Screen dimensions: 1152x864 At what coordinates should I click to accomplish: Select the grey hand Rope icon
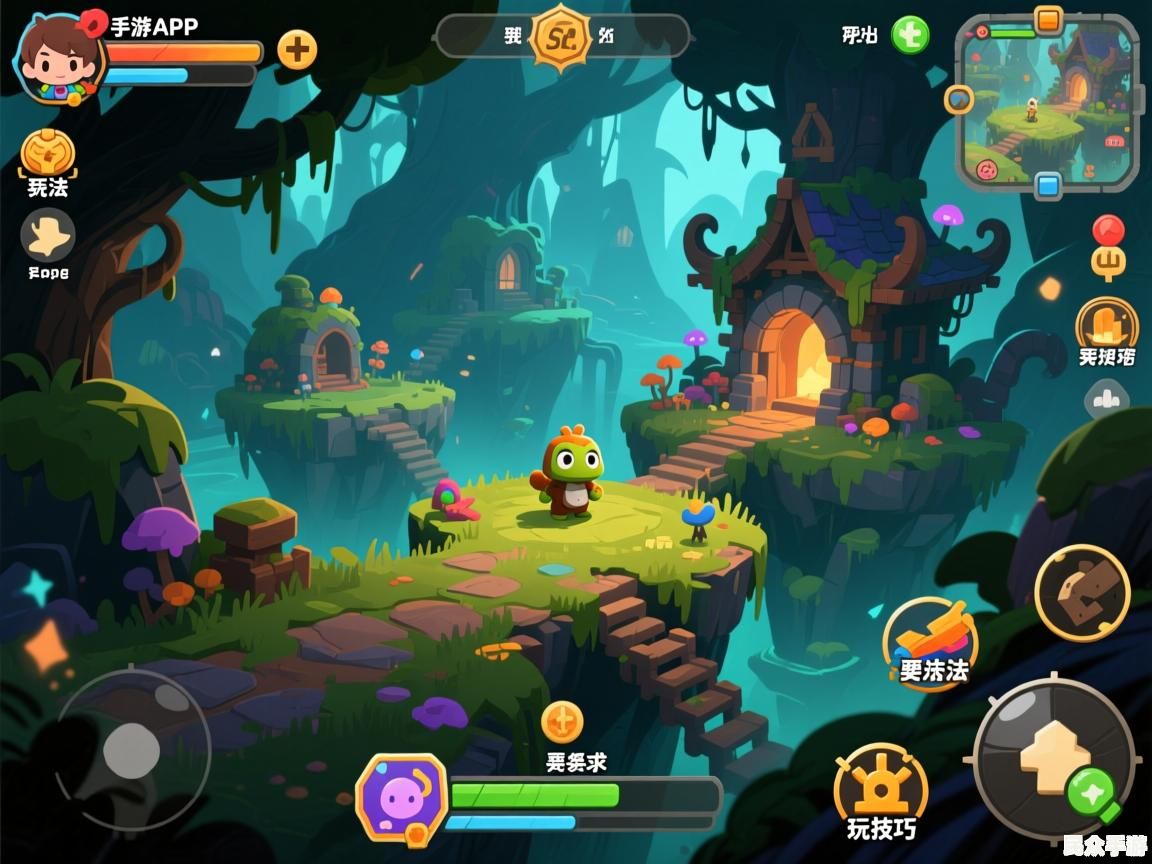click(48, 235)
